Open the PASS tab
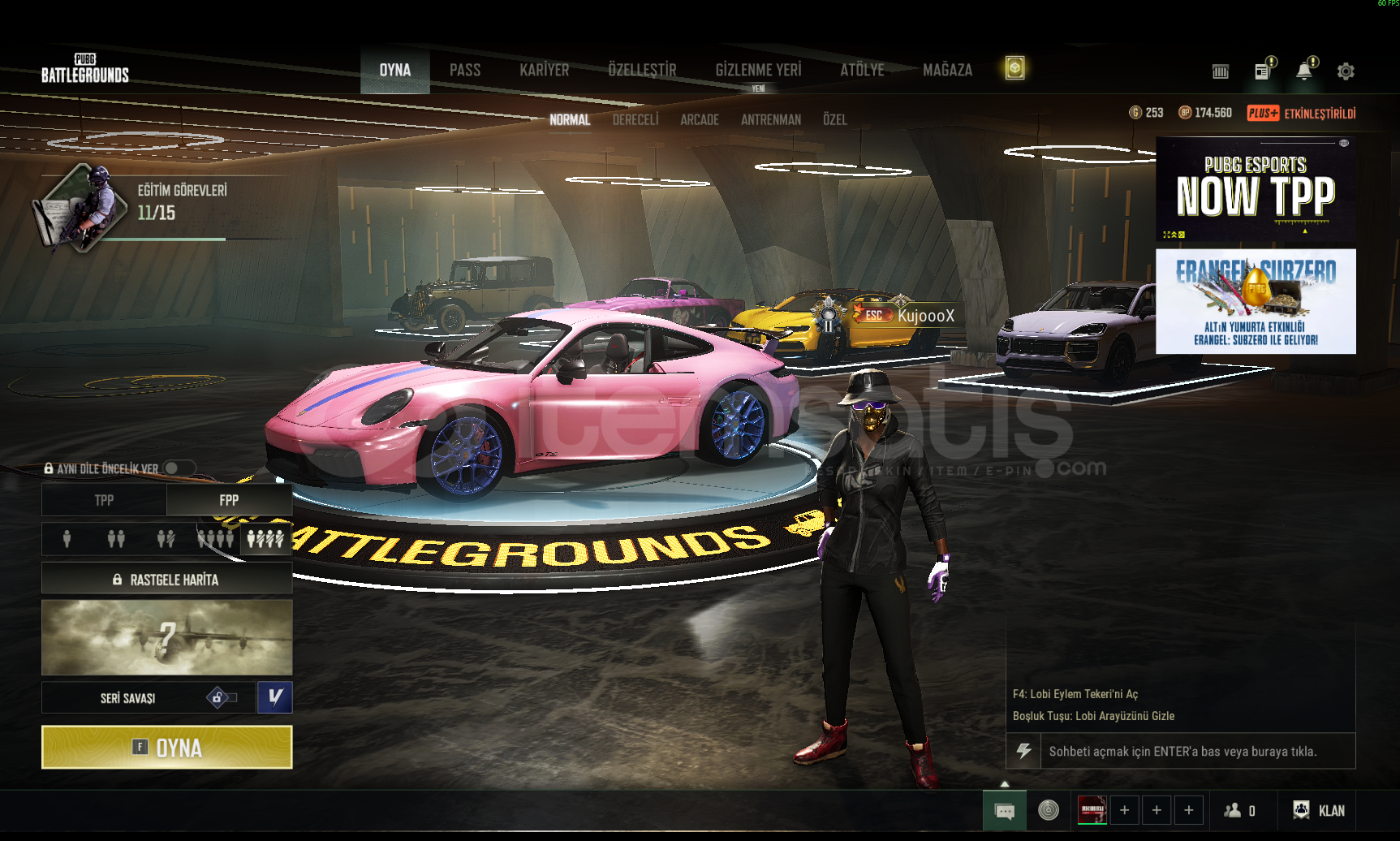Screen dimensions: 1400x841 [465, 71]
